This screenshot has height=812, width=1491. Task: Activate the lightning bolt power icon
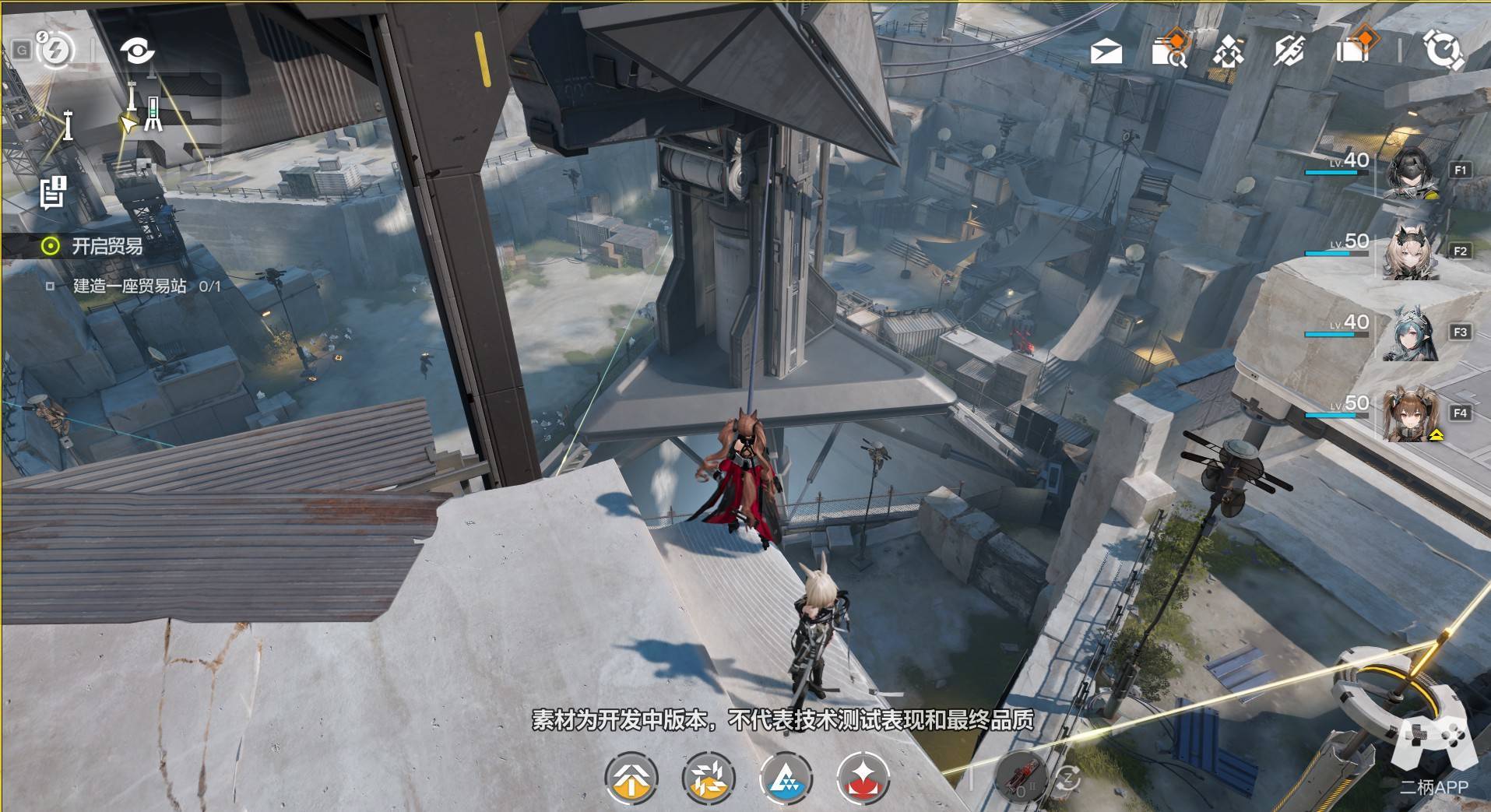tap(55, 51)
